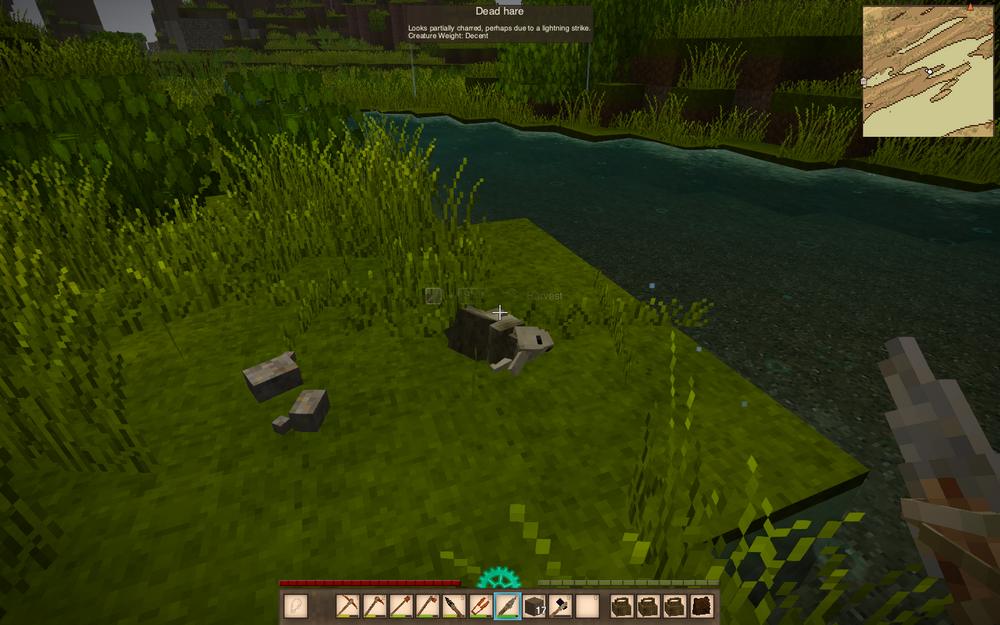Image resolution: width=1000 pixels, height=625 pixels.
Task: Click the orange triangle waypoint on minimap
Action: pos(970,7)
